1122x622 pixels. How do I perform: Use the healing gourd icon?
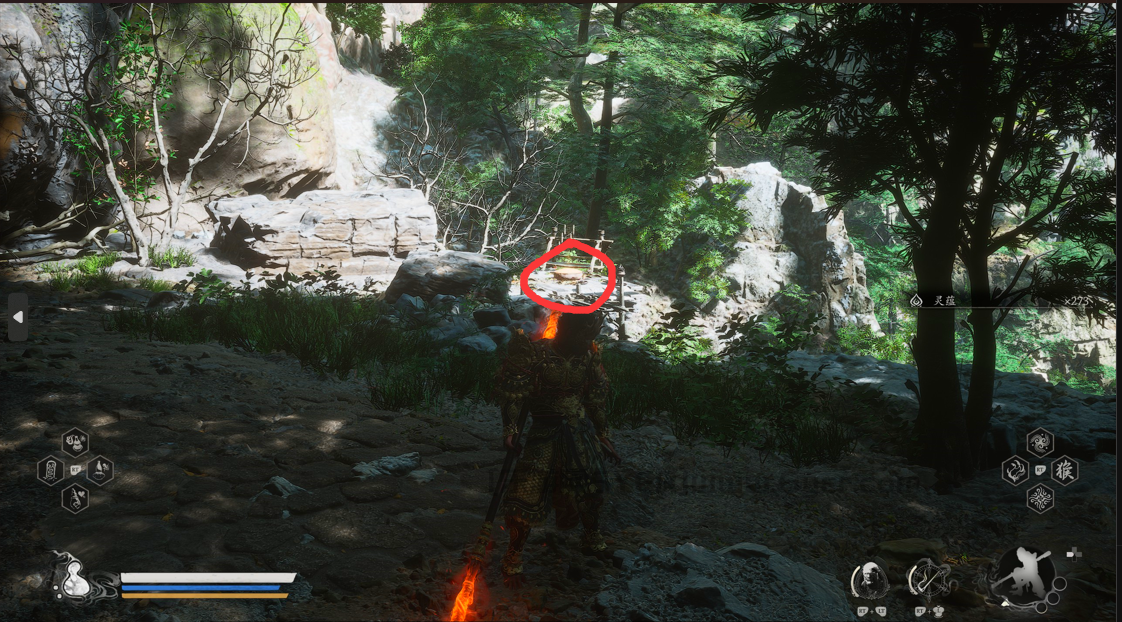[x=73, y=578]
